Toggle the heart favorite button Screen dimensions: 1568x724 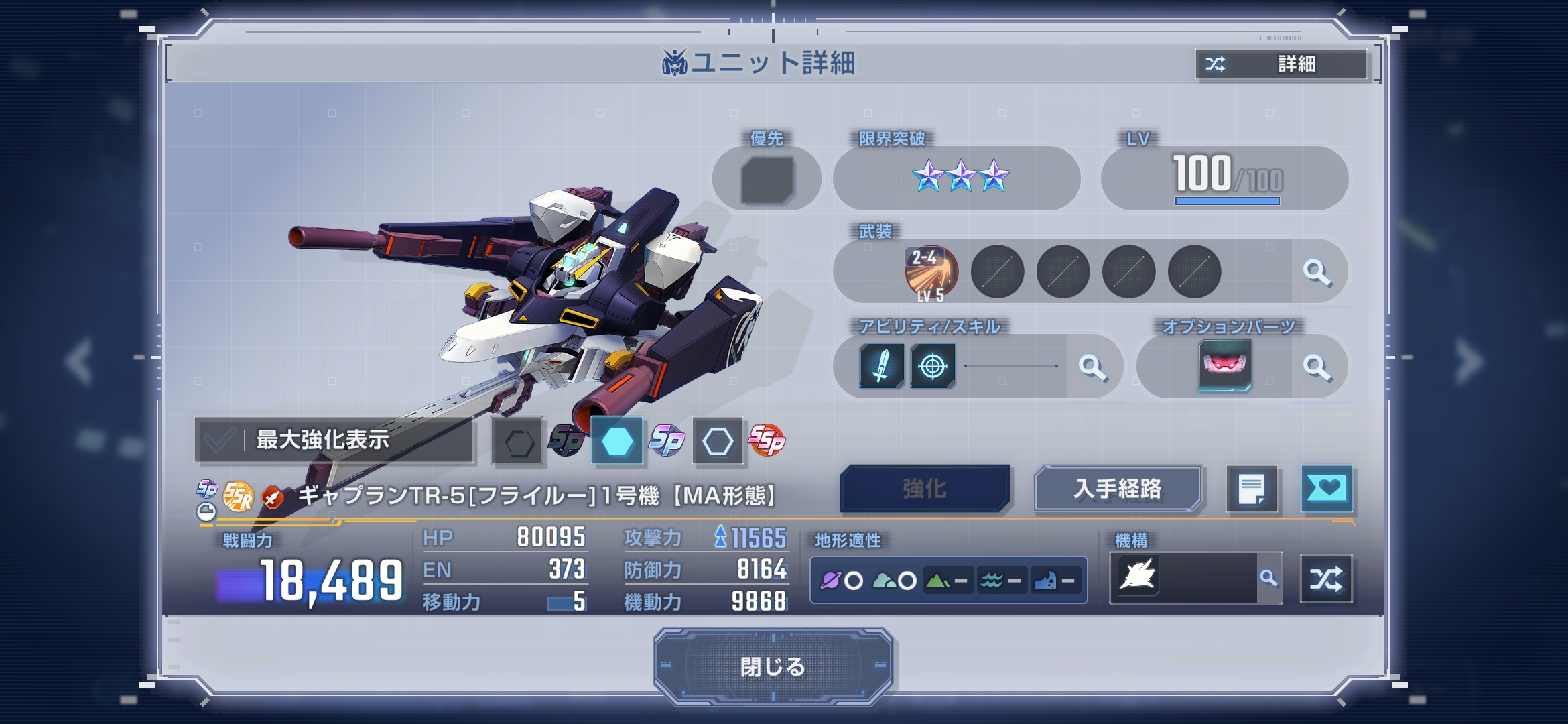[1326, 489]
